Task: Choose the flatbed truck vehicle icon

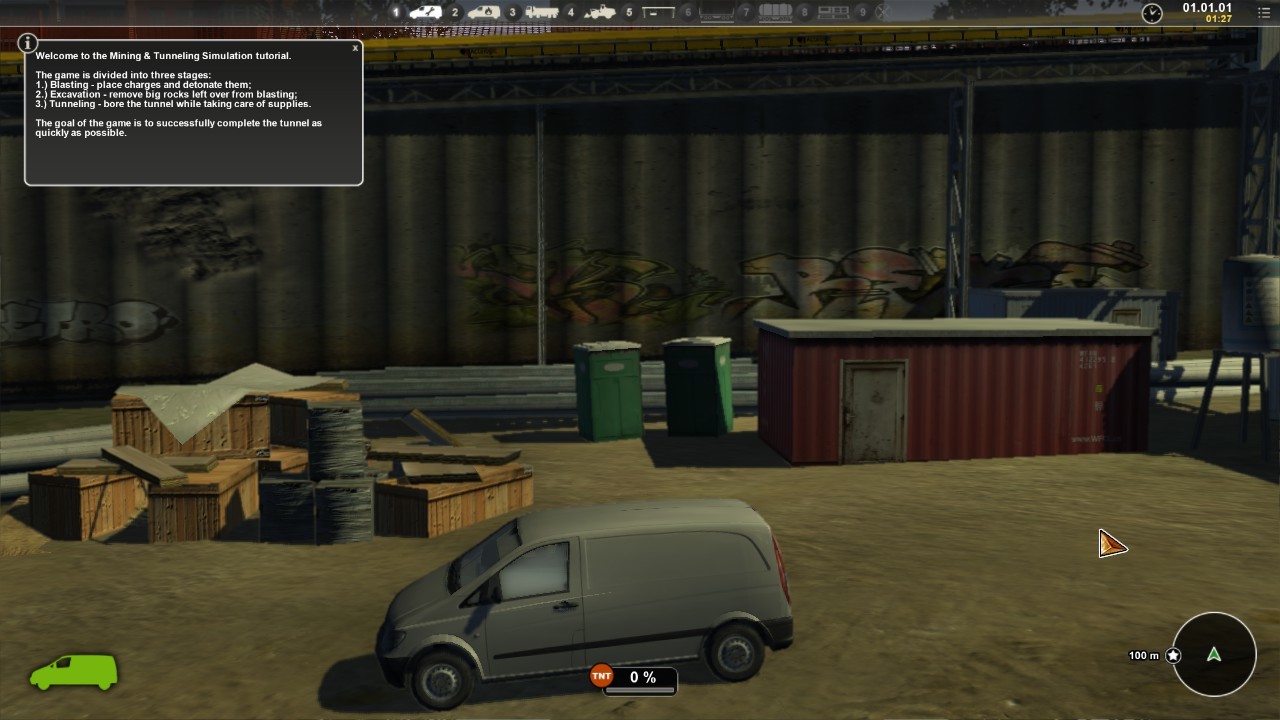Action: click(x=542, y=12)
